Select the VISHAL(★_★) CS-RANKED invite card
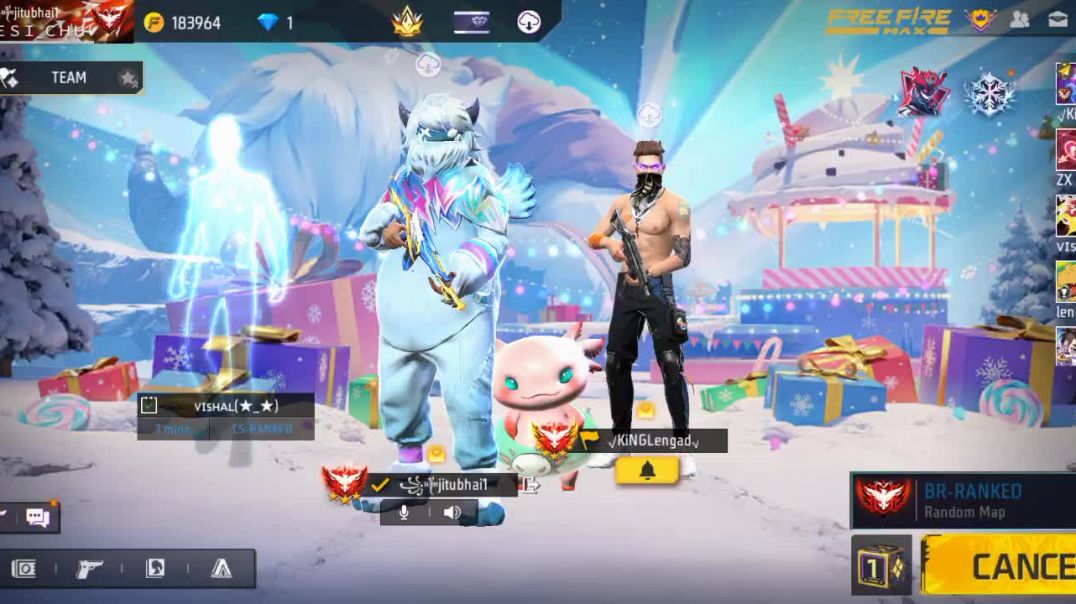The image size is (1076, 604). (x=225, y=416)
